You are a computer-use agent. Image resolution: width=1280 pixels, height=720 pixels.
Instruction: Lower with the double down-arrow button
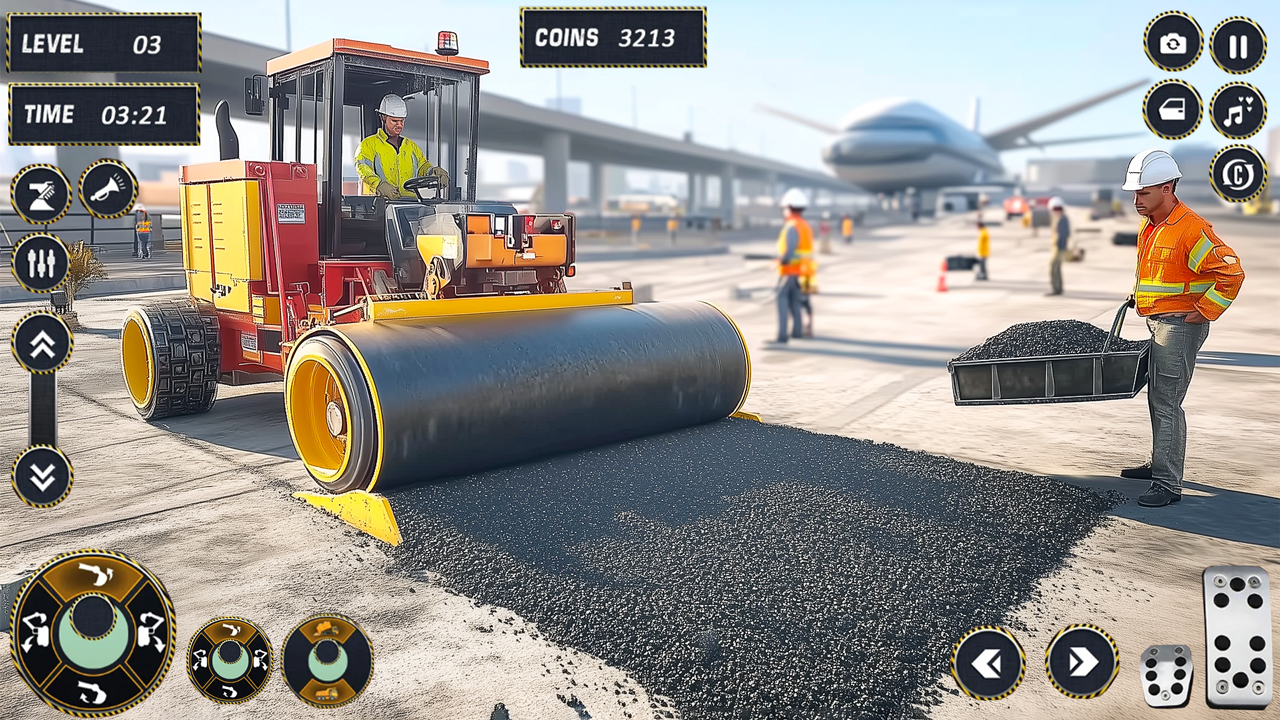pyautogui.click(x=42, y=476)
